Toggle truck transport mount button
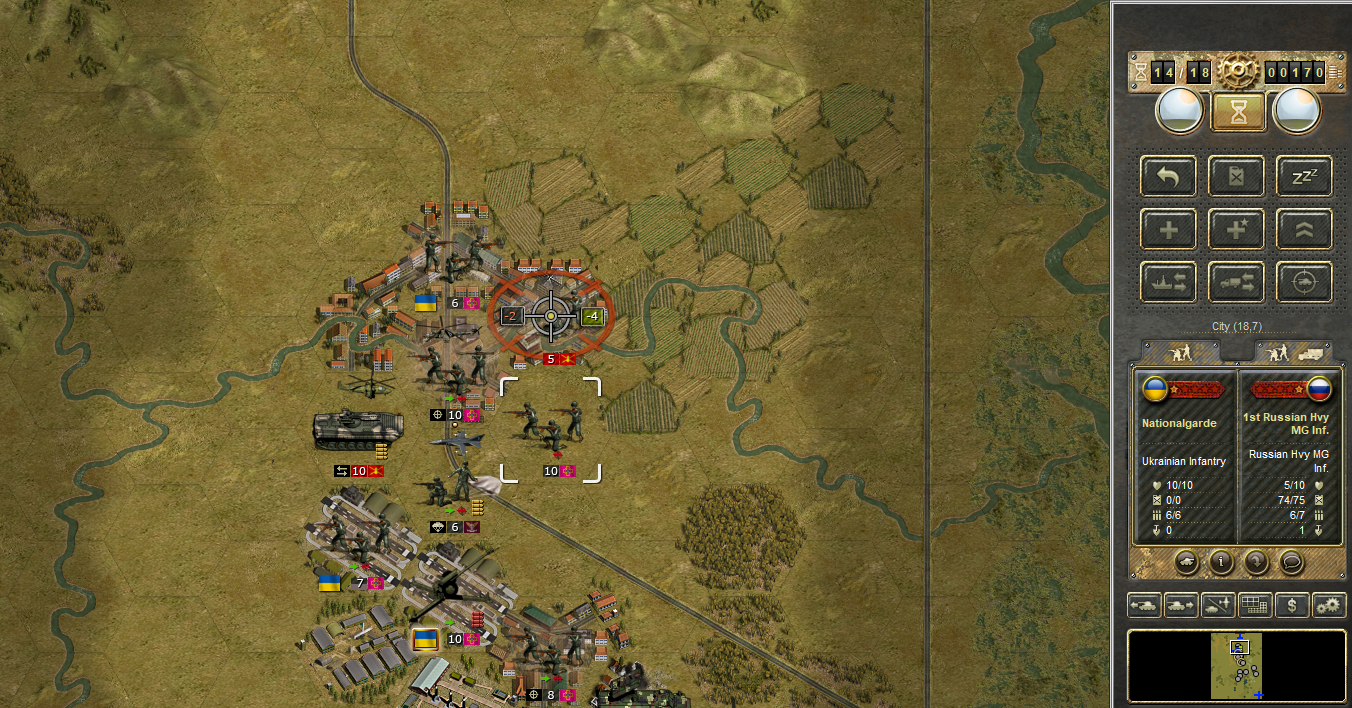The image size is (1352, 708). pyautogui.click(x=1237, y=283)
